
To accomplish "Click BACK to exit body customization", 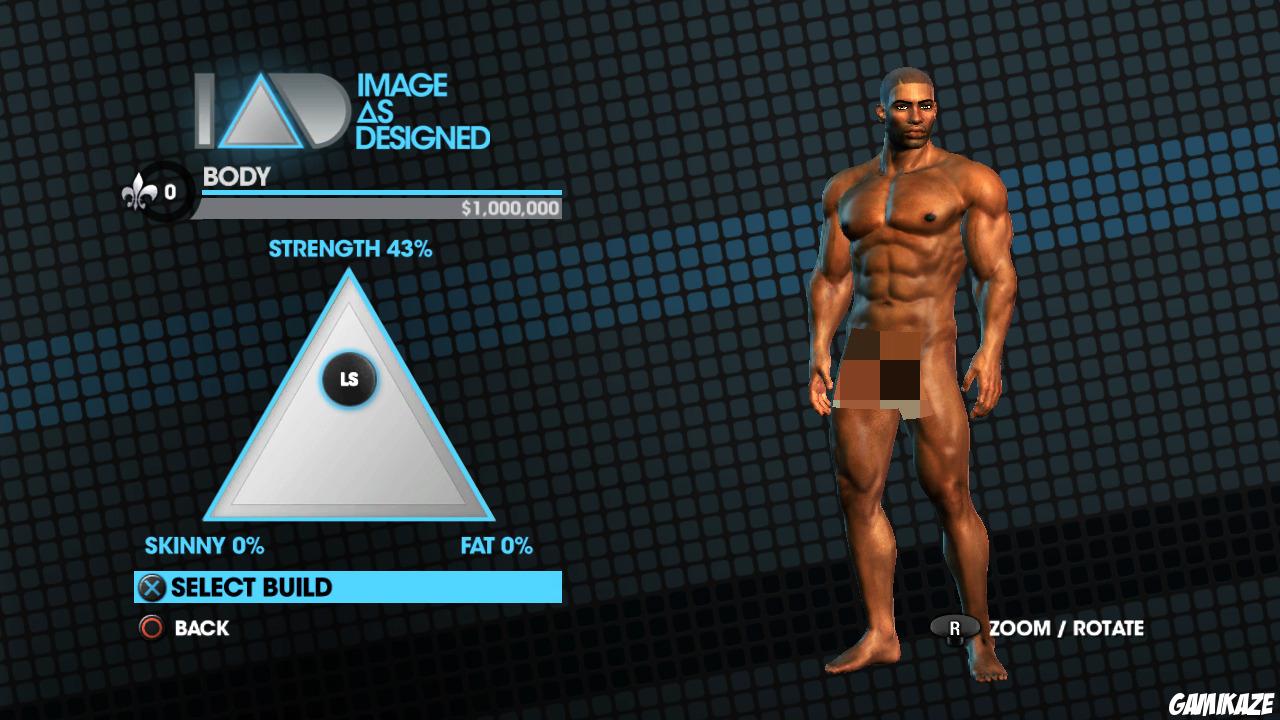I will (201, 628).
